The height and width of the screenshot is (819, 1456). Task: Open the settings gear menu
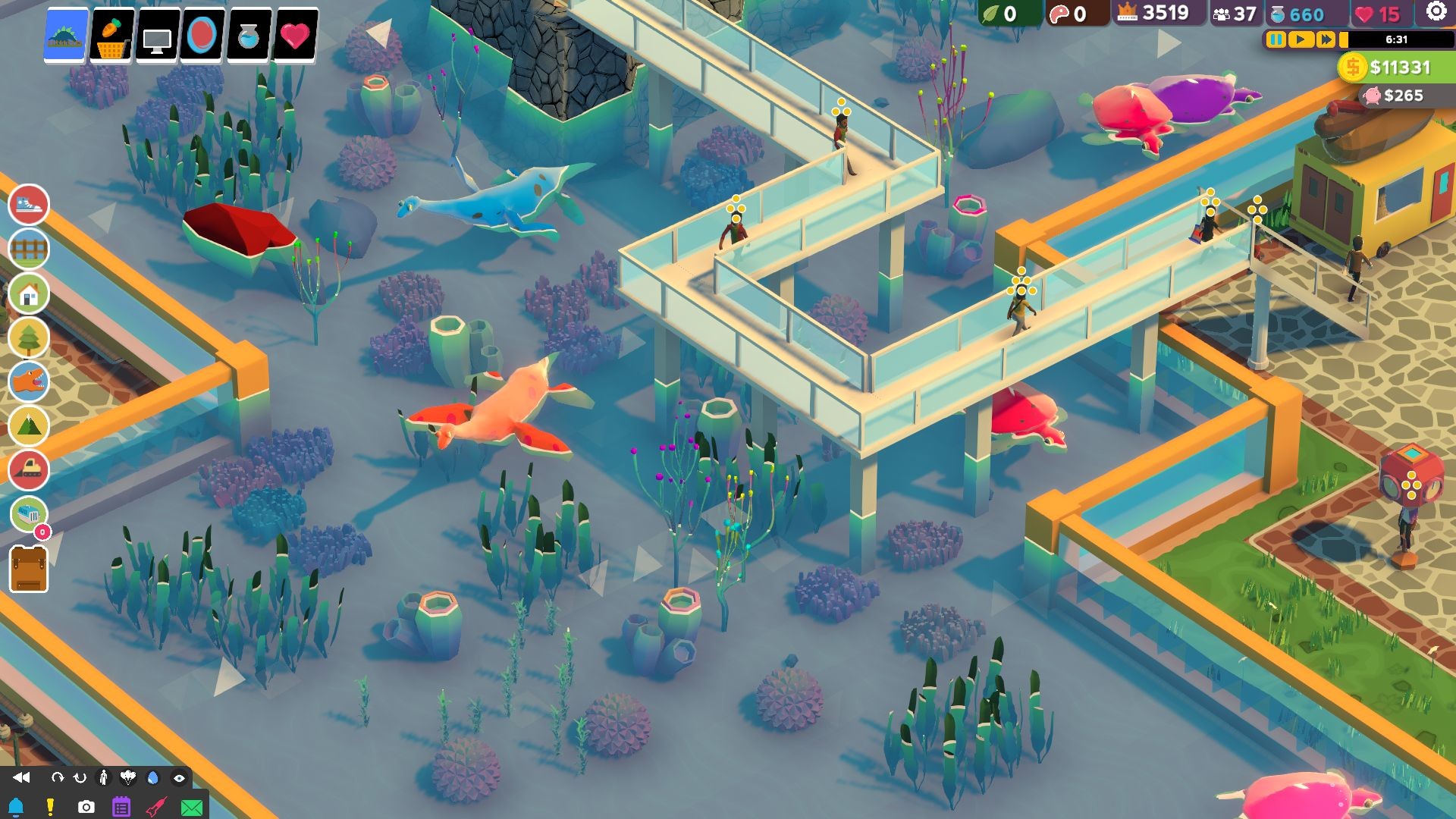(x=1436, y=11)
